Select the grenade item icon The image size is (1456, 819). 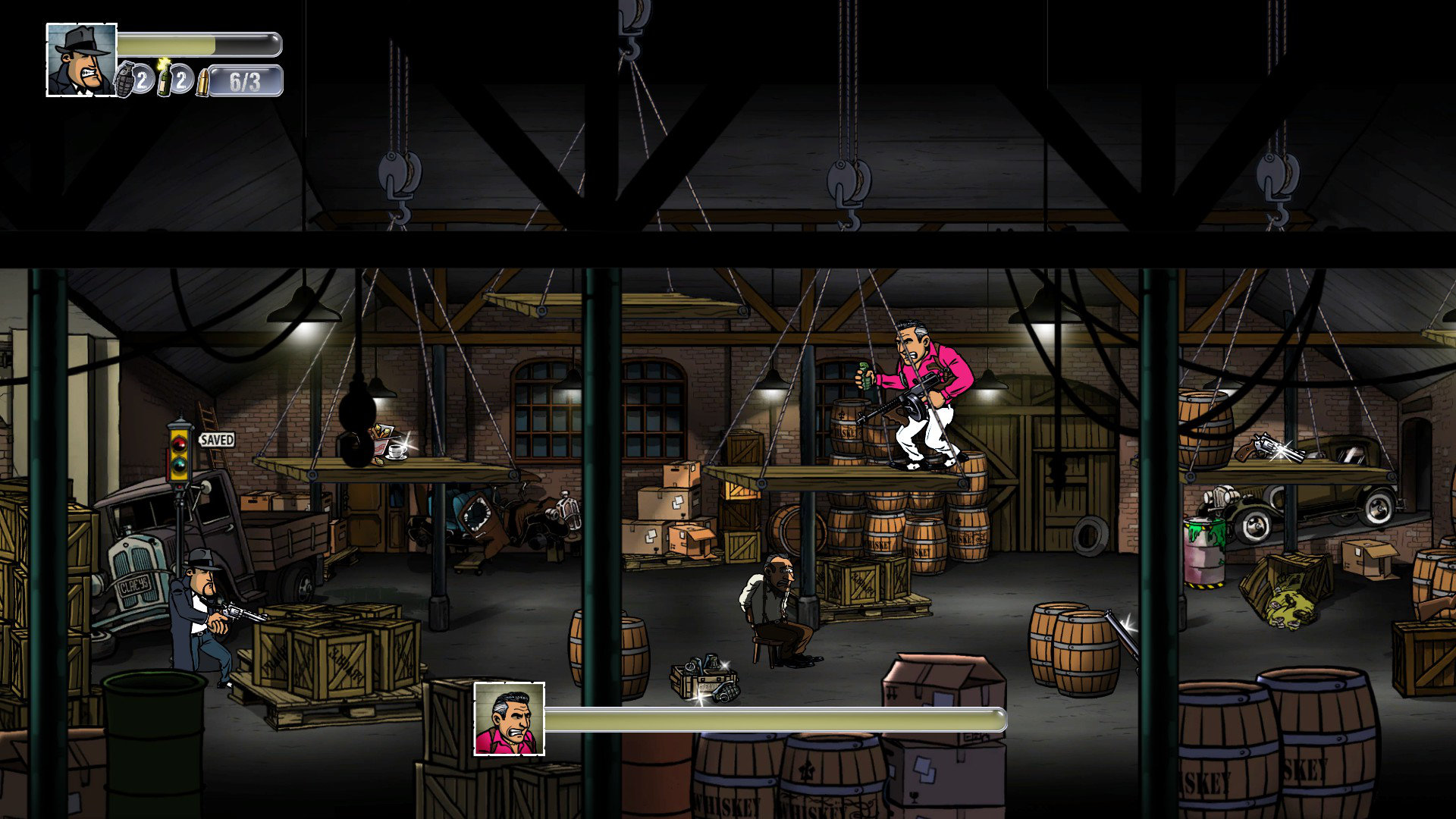(124, 80)
